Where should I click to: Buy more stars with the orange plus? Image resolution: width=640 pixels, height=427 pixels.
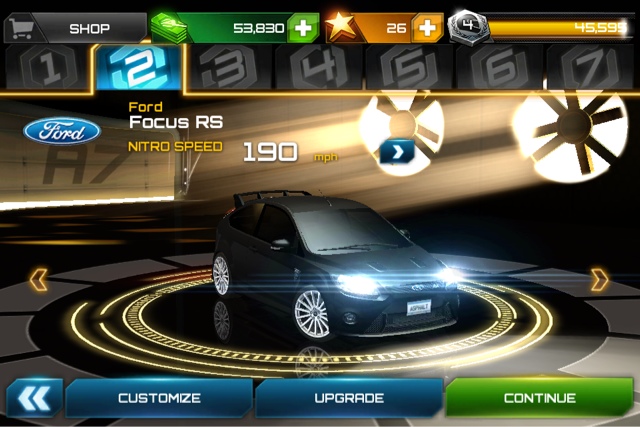tap(427, 28)
